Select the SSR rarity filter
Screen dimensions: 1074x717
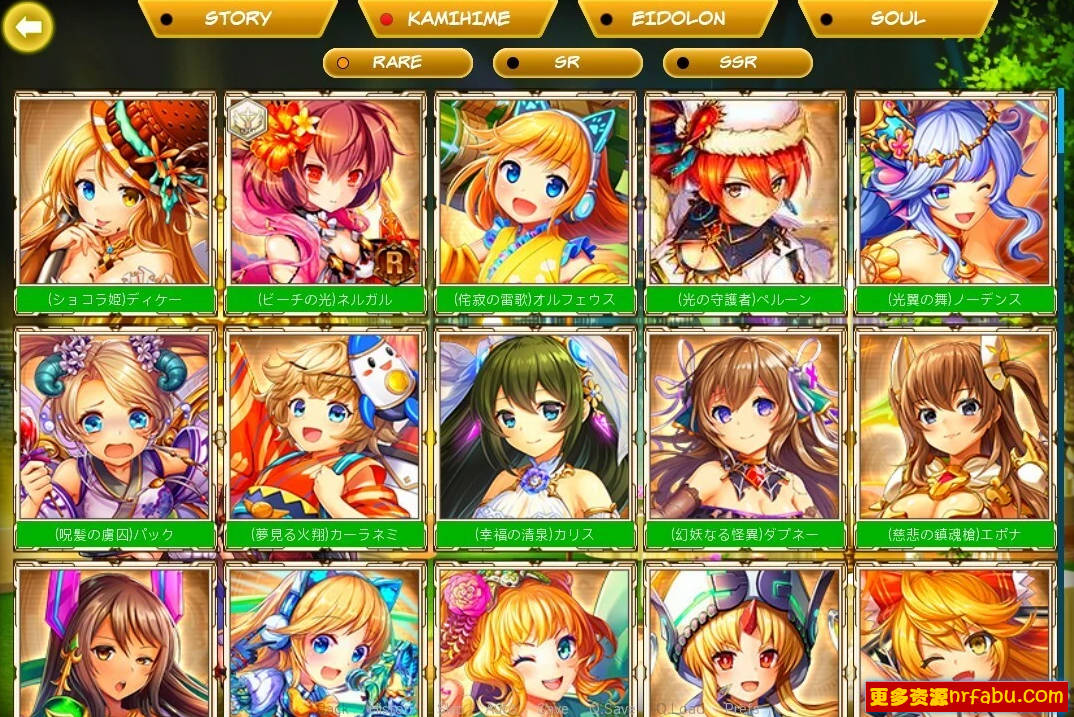[x=737, y=62]
